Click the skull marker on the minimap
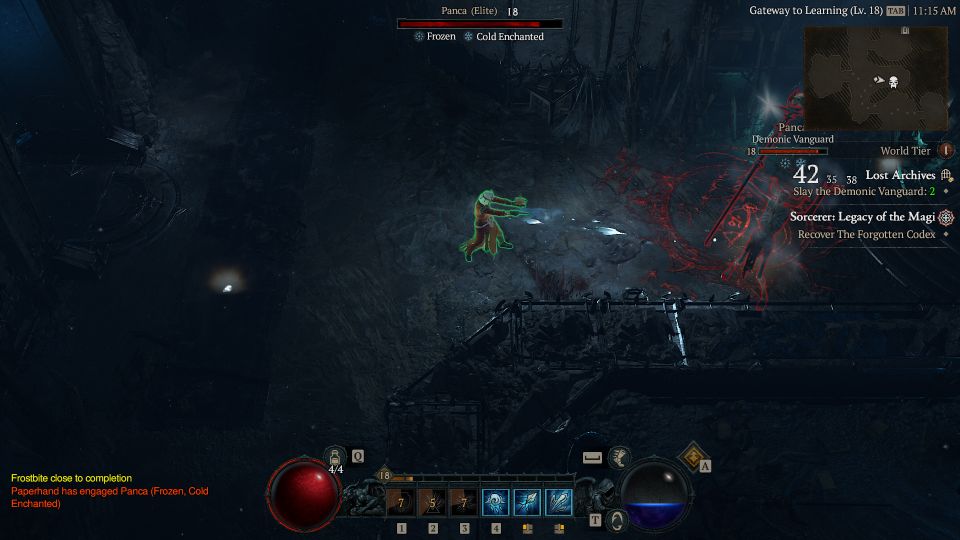Image resolution: width=960 pixels, height=540 pixels. [x=893, y=82]
